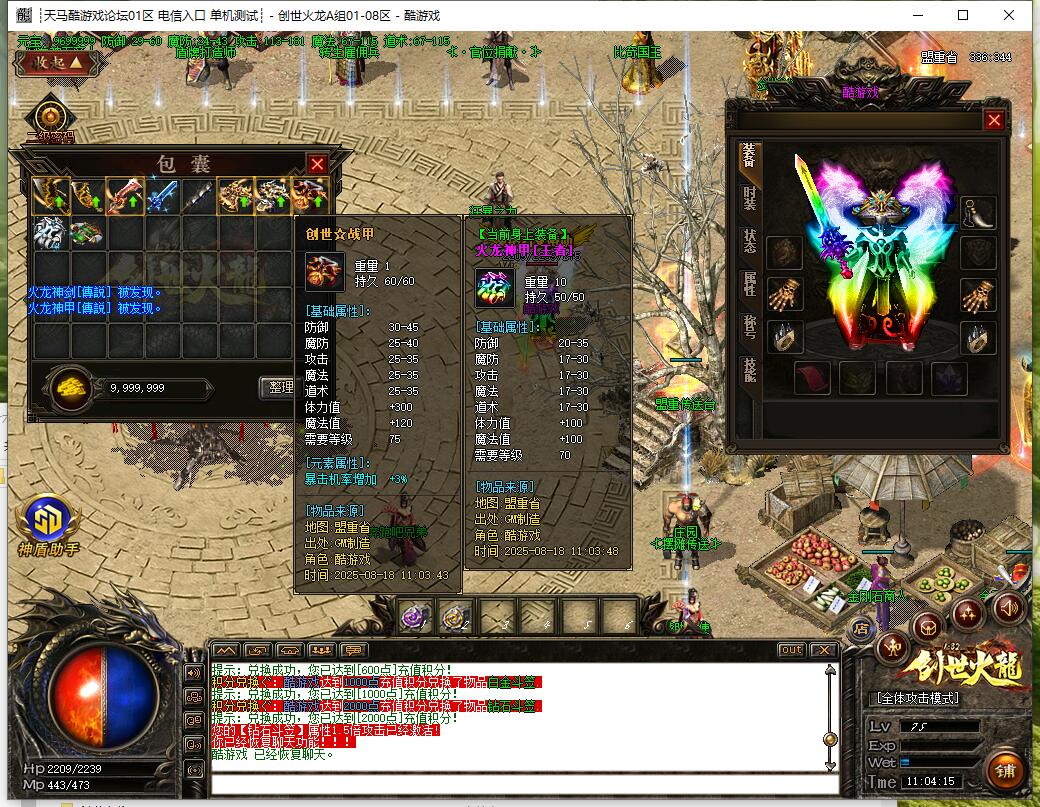The width and height of the screenshot is (1040, 807).
Task: Click the out button above chat
Action: click(791, 650)
